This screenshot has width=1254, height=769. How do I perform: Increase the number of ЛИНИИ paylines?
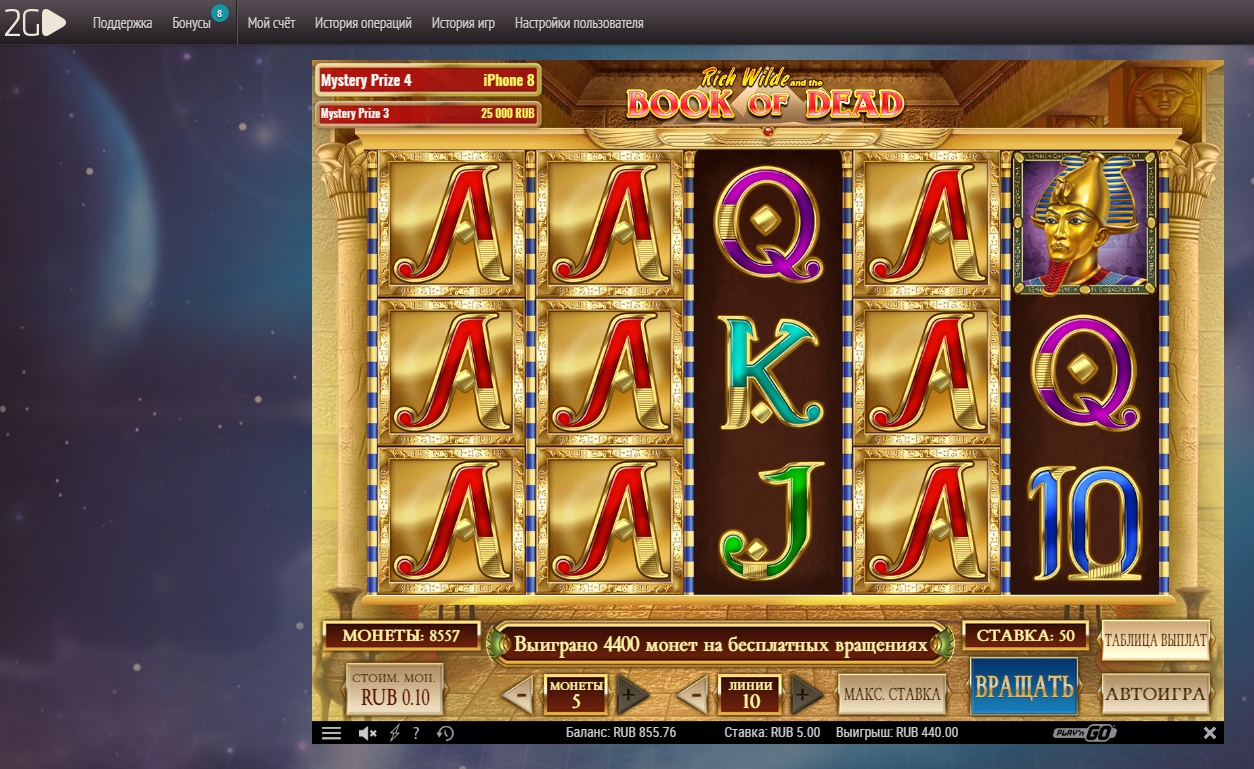pyautogui.click(x=806, y=694)
